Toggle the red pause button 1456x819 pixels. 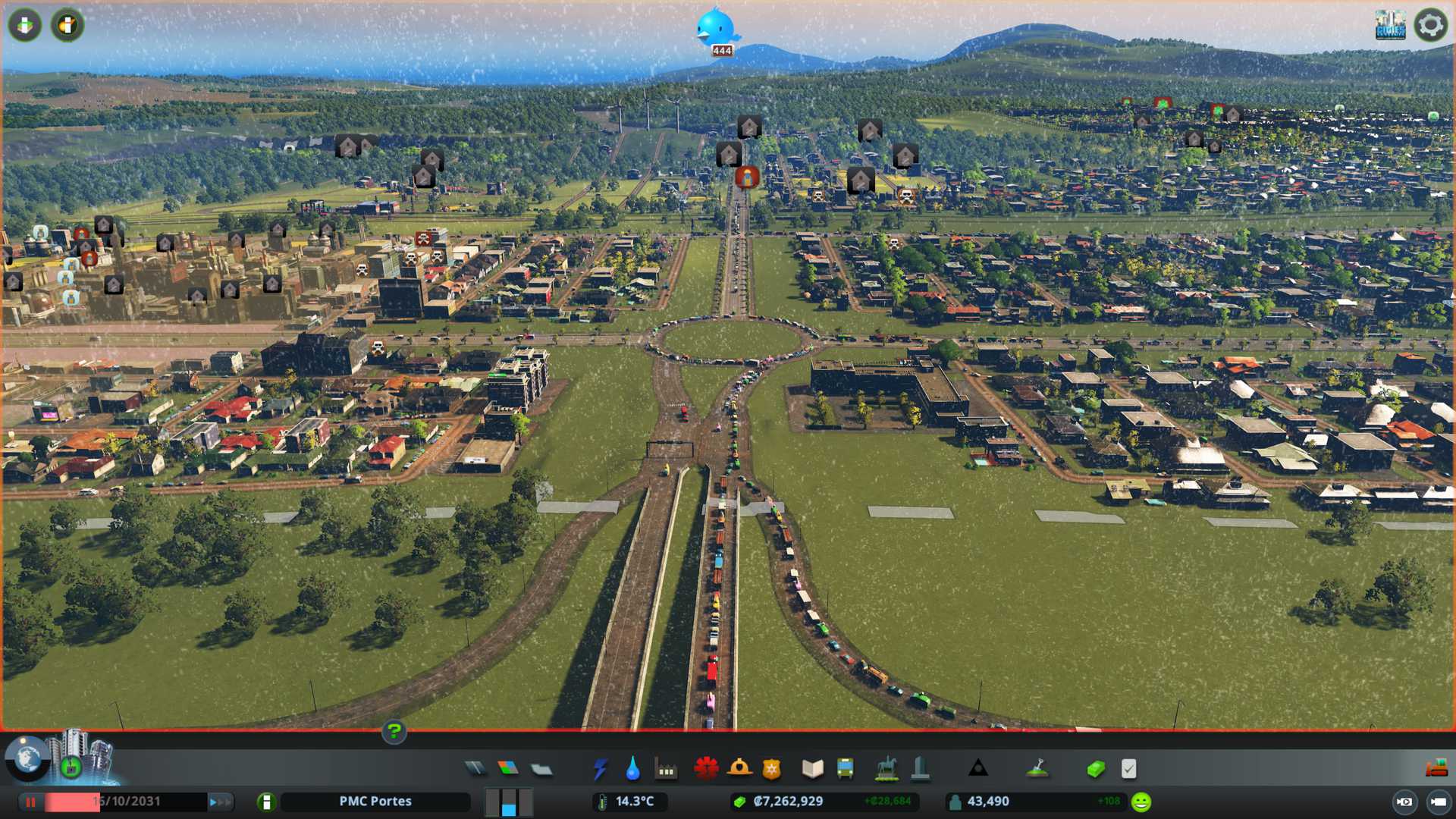click(31, 802)
